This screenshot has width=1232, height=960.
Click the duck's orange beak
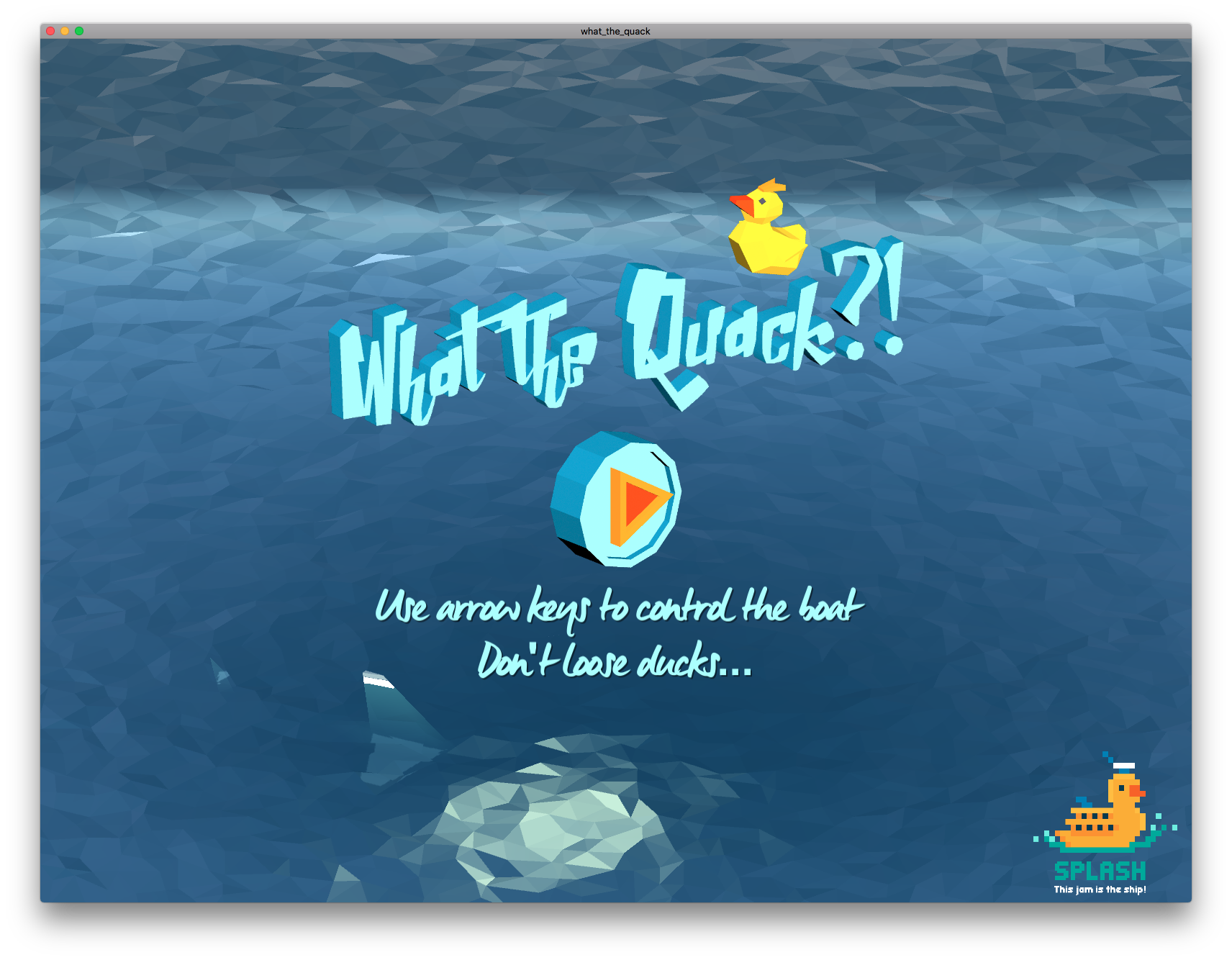click(740, 203)
